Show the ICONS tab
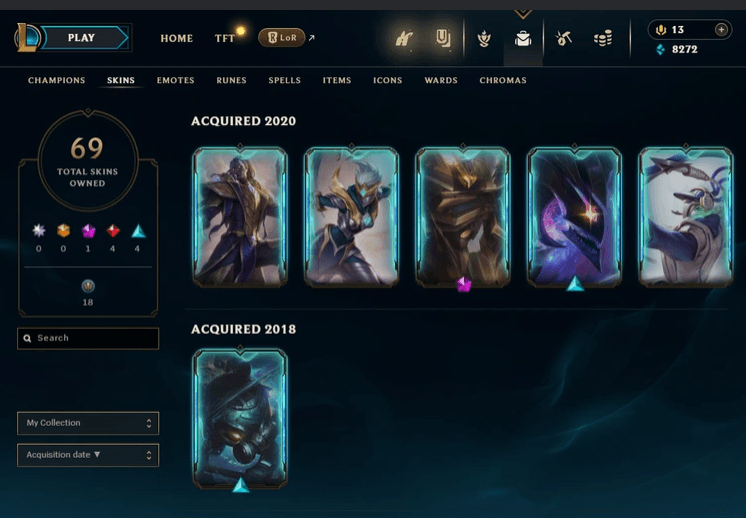 pos(388,80)
